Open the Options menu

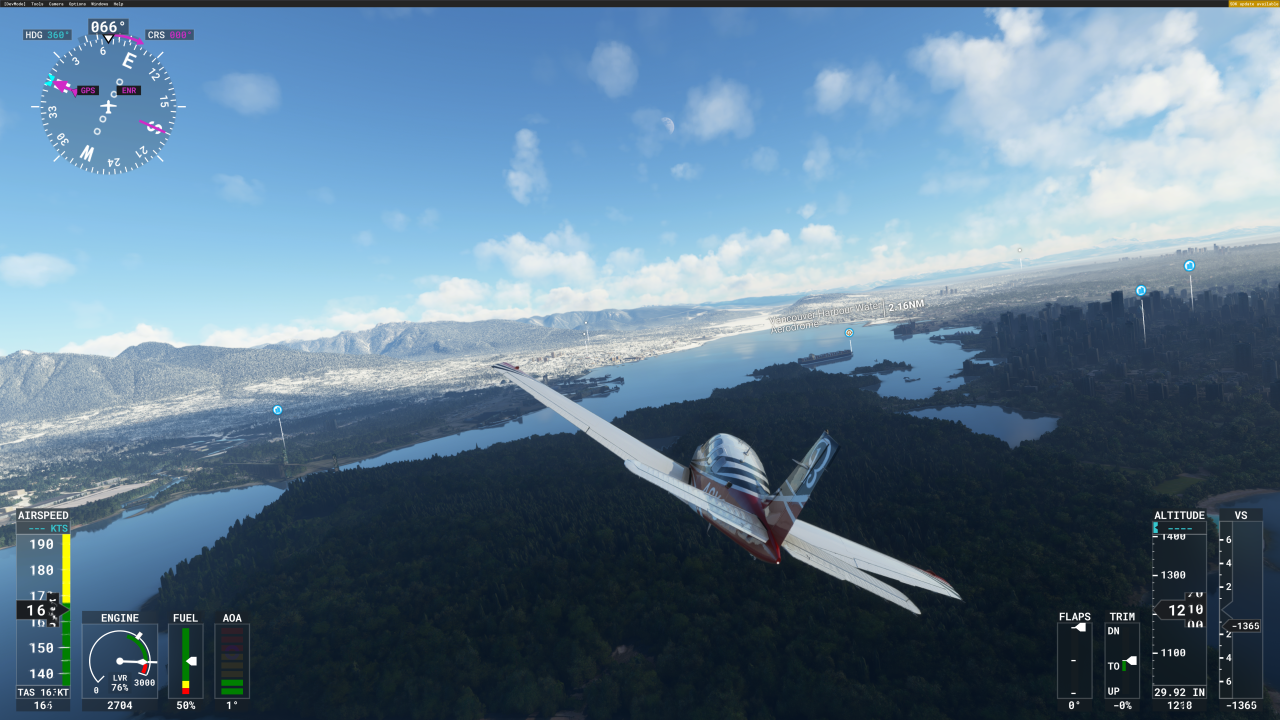click(76, 4)
